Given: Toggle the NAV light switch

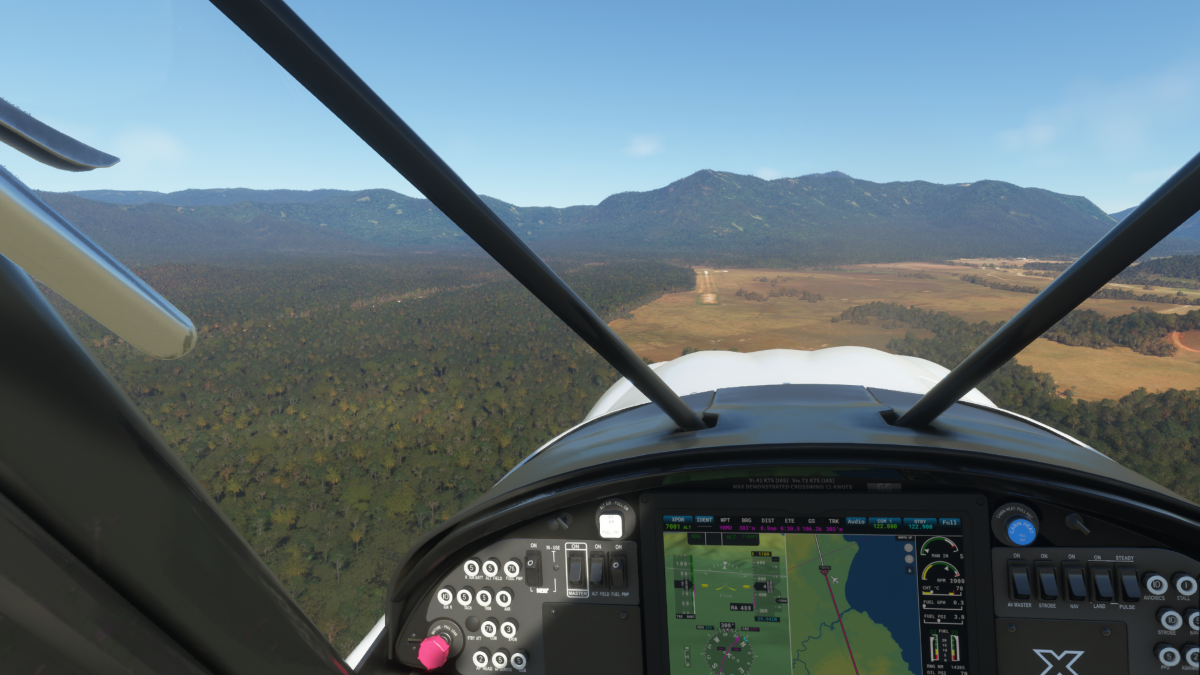Looking at the screenshot, I should point(1075,581).
